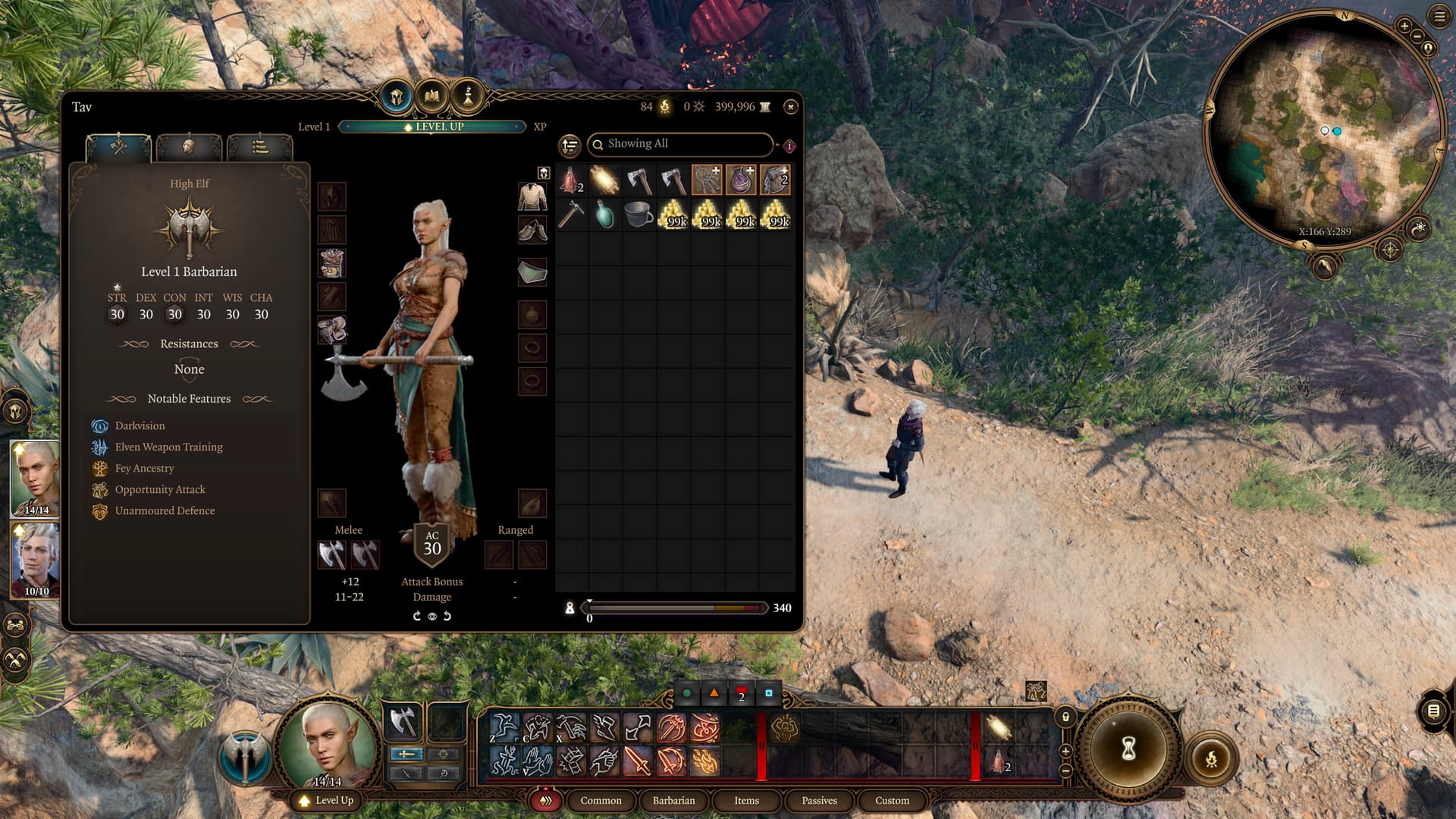Click the LEVEL UP bar
The height and width of the screenshot is (819, 1456).
pos(432,127)
